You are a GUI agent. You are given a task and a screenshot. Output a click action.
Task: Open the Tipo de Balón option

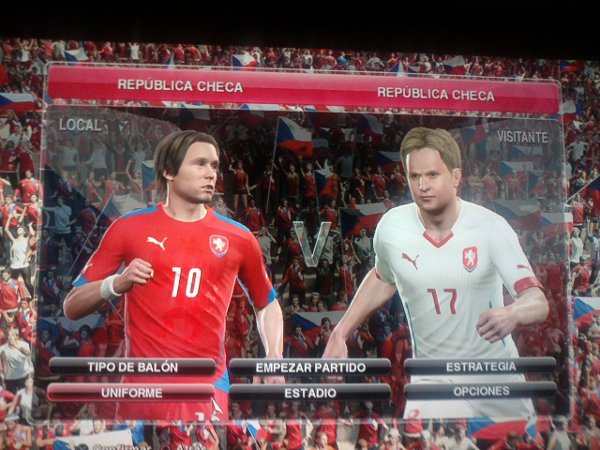click(x=131, y=366)
